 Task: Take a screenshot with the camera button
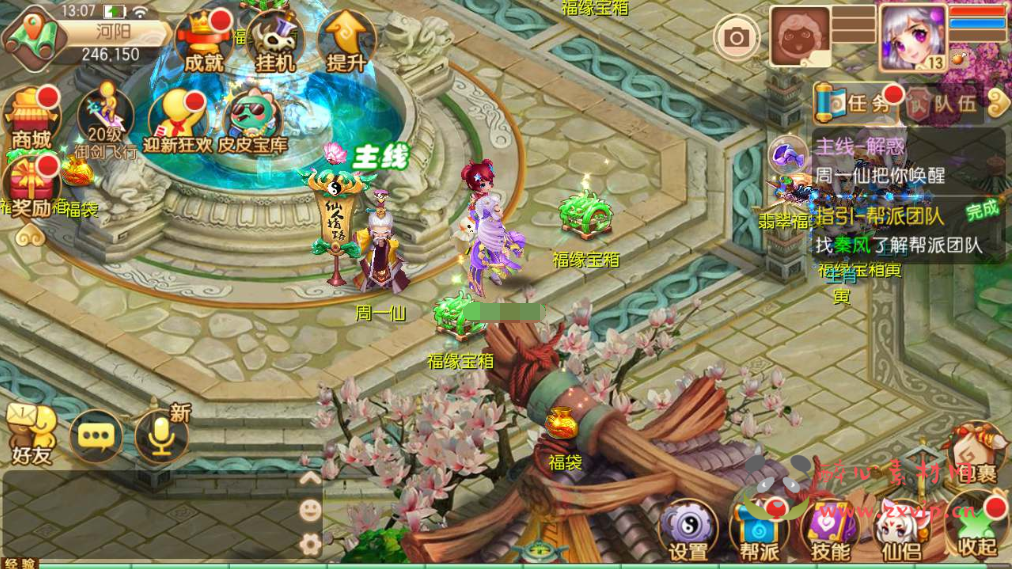[737, 38]
